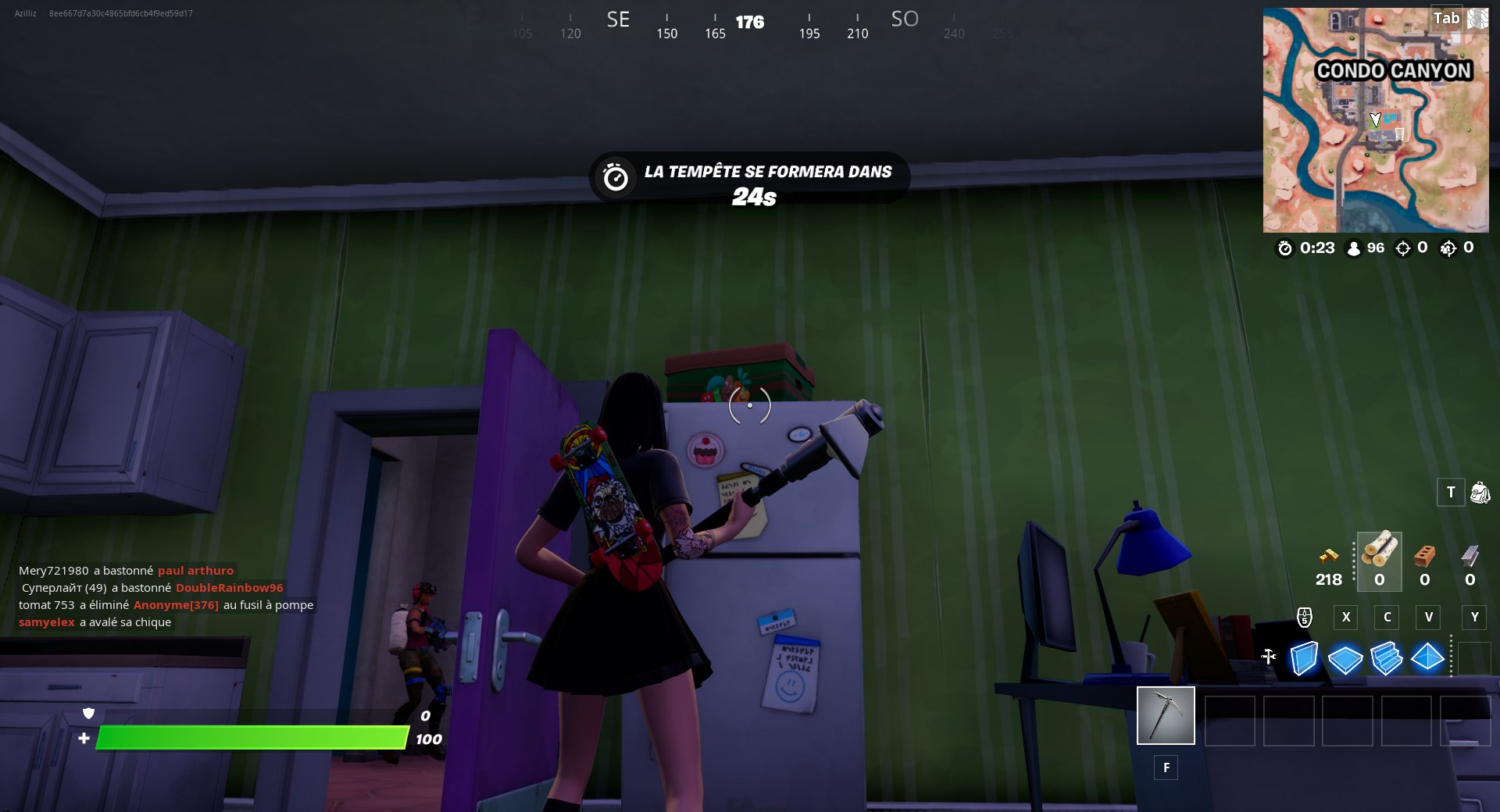Select the roof build piece icon
This screenshot has height=812, width=1500.
[1428, 660]
